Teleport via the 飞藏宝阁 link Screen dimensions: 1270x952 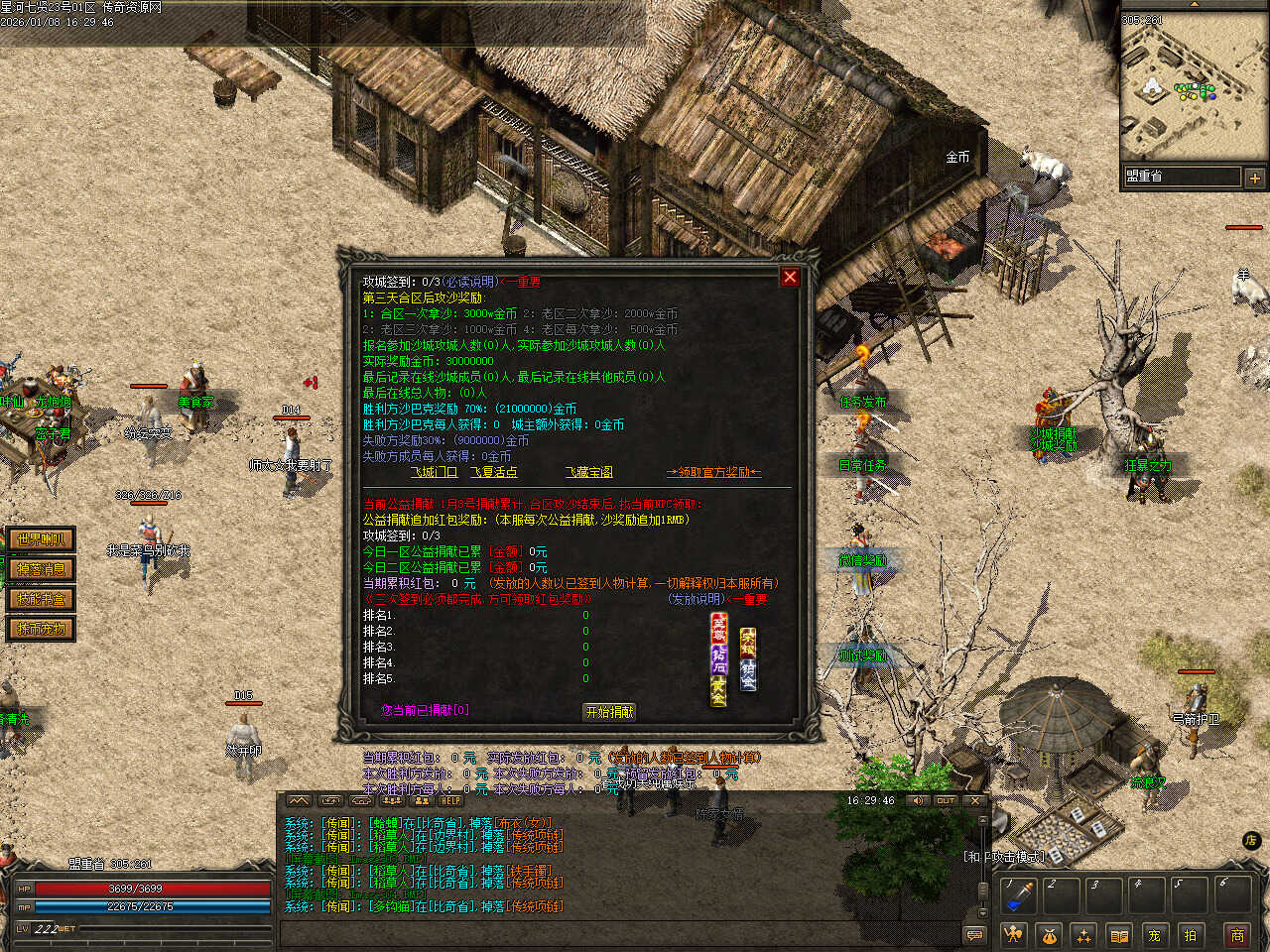589,472
